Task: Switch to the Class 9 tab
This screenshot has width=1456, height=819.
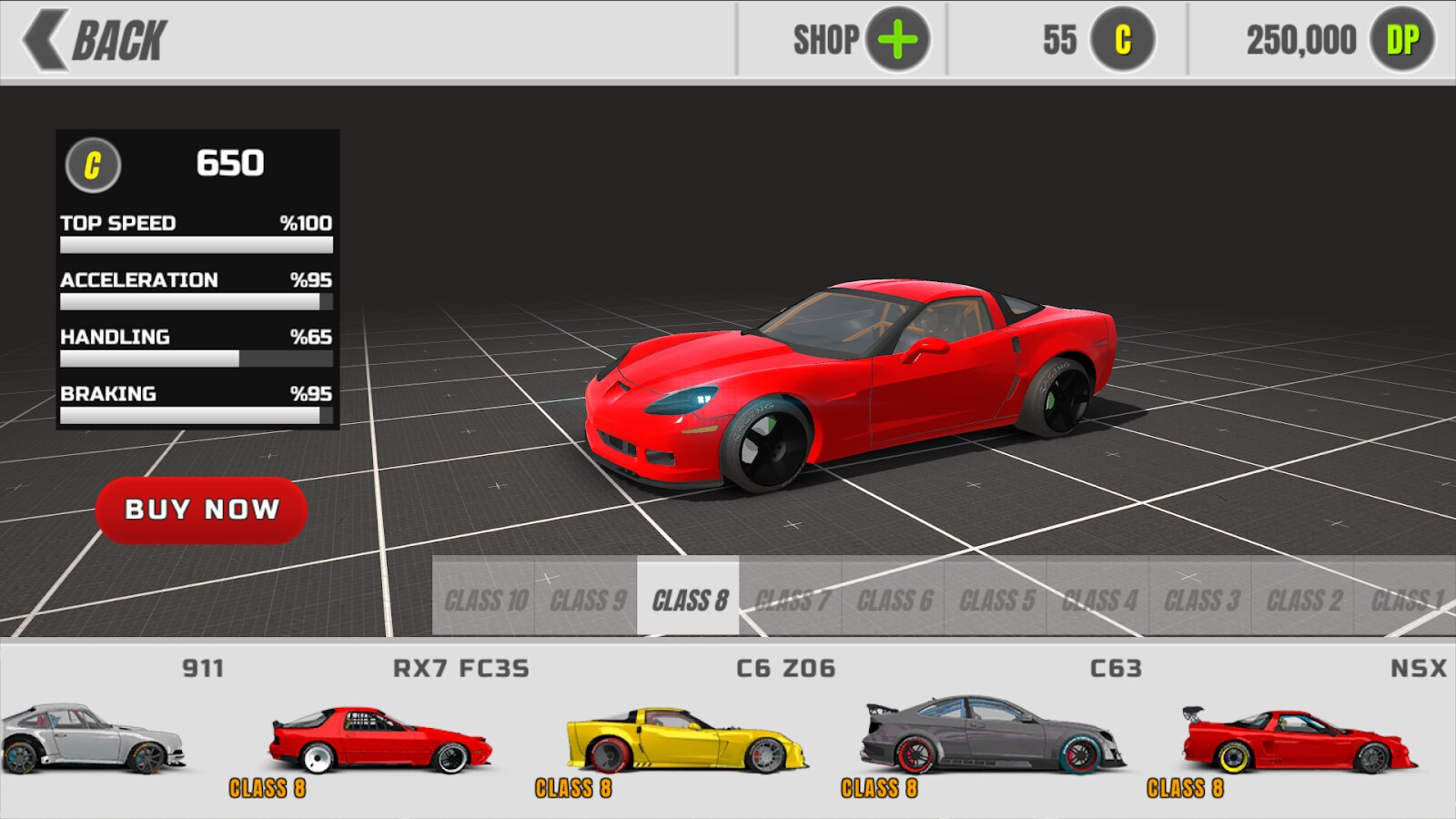Action: click(587, 601)
